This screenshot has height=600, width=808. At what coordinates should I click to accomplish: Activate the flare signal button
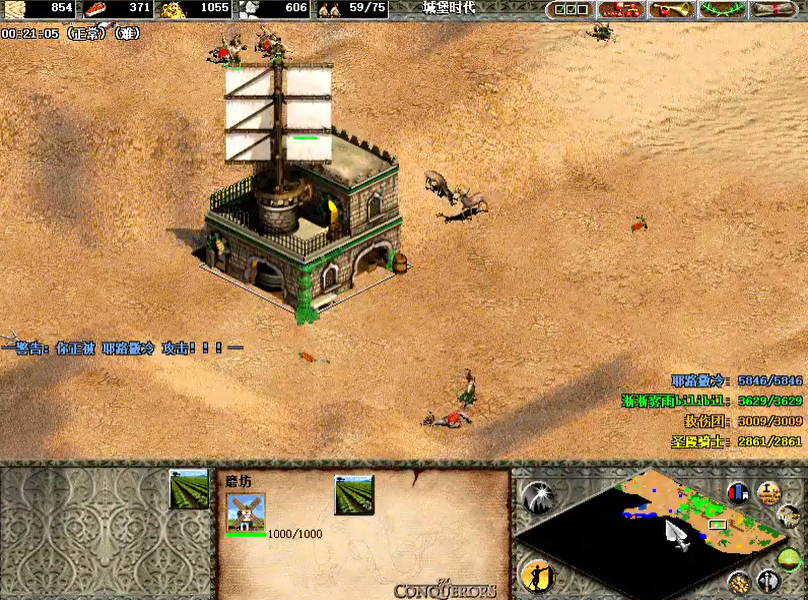click(538, 495)
